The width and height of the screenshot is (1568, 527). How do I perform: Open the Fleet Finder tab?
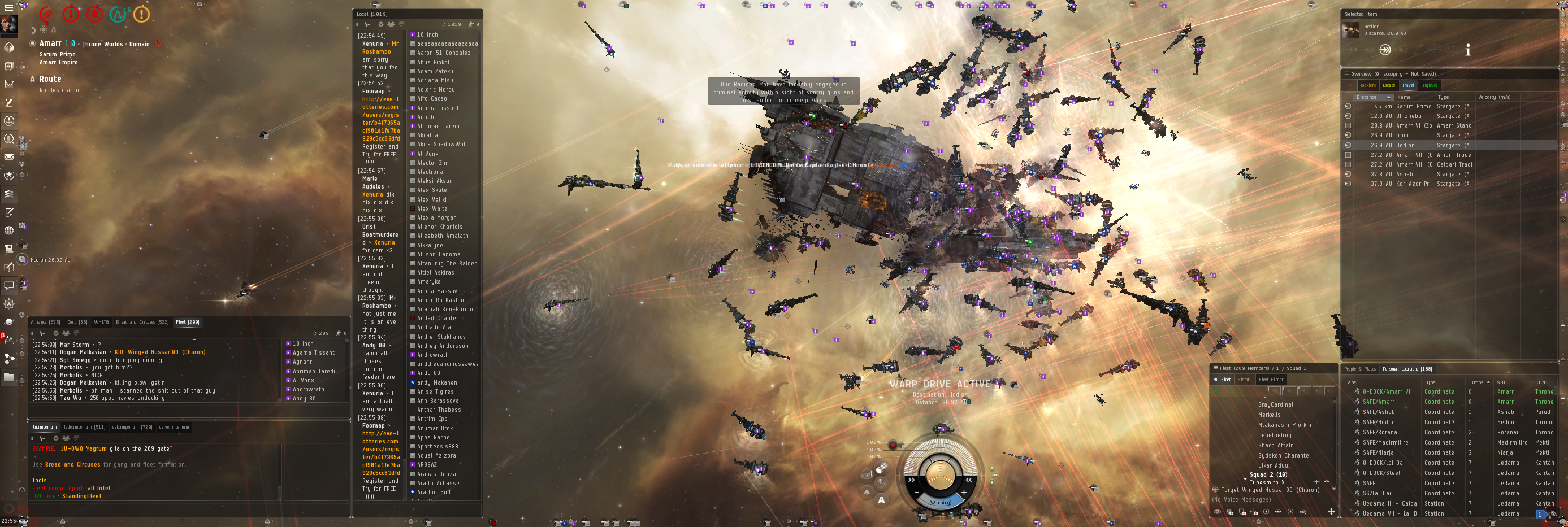click(1271, 380)
